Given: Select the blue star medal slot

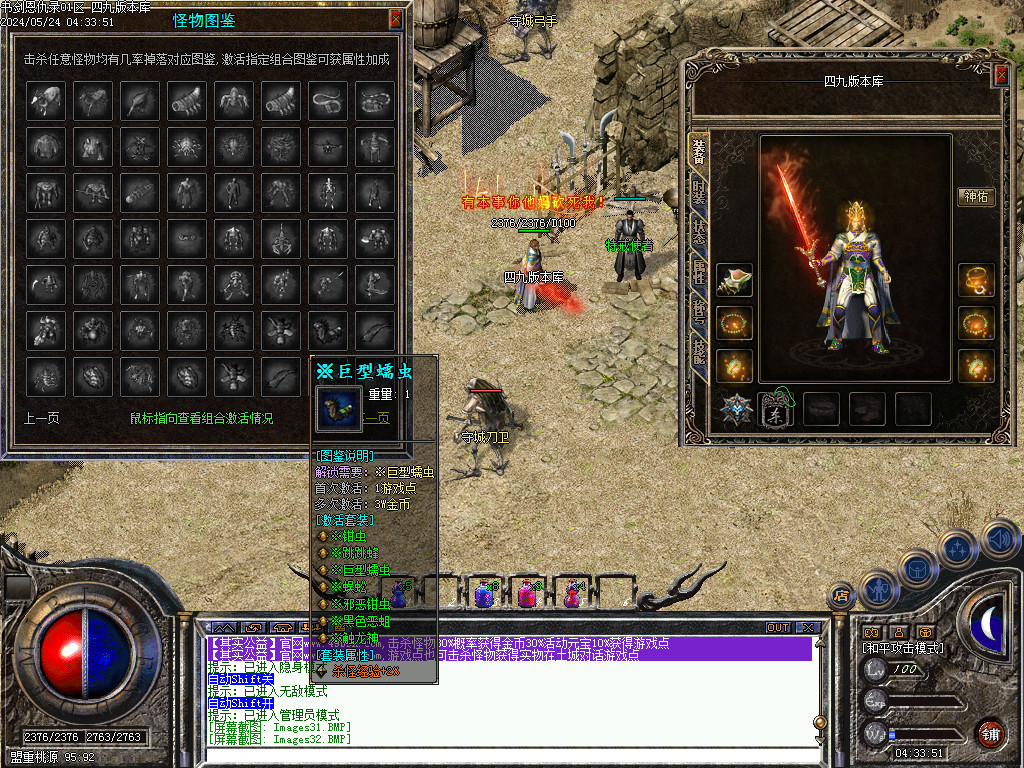Looking at the screenshot, I should [736, 409].
